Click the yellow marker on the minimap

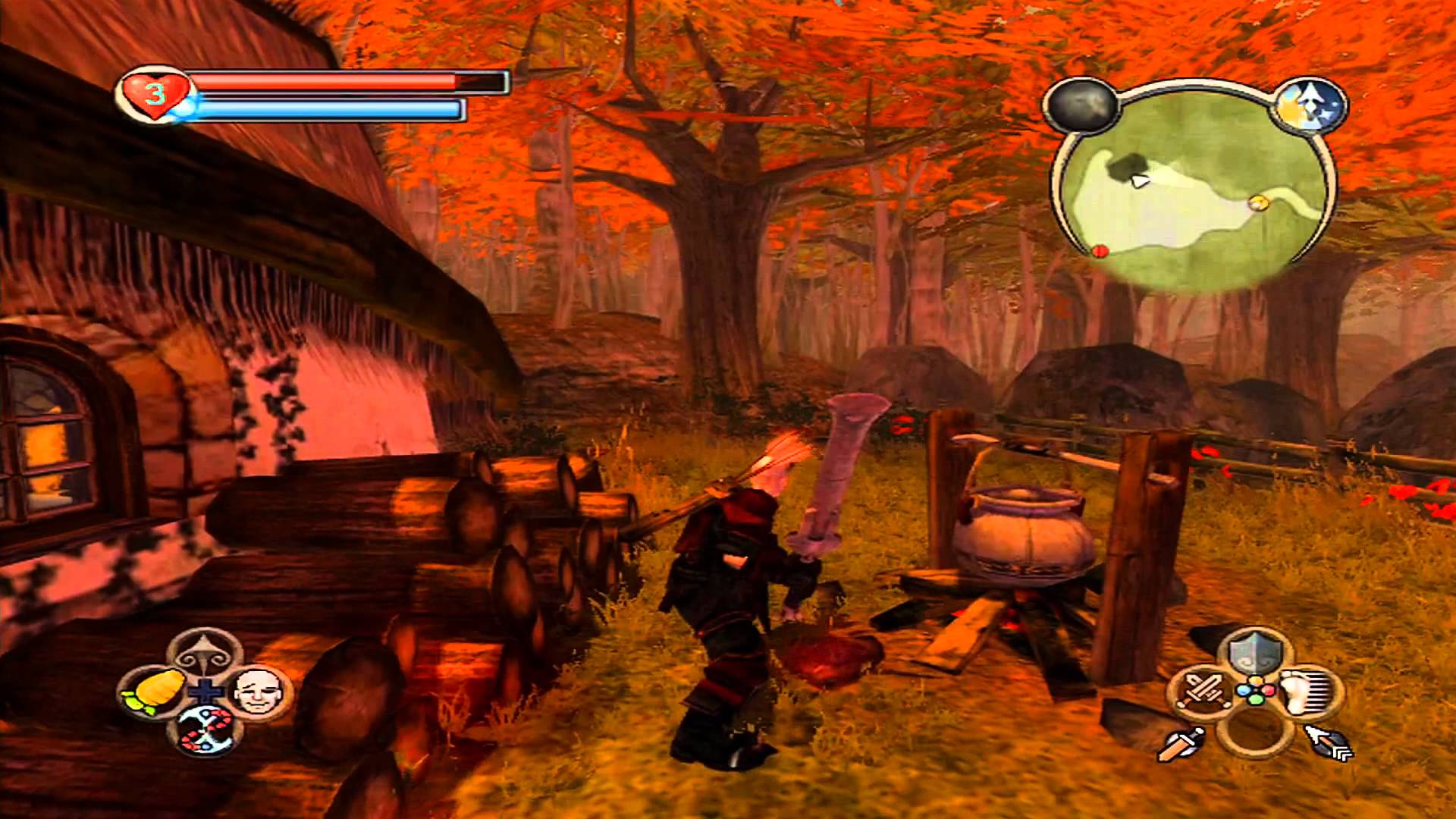tap(1259, 202)
